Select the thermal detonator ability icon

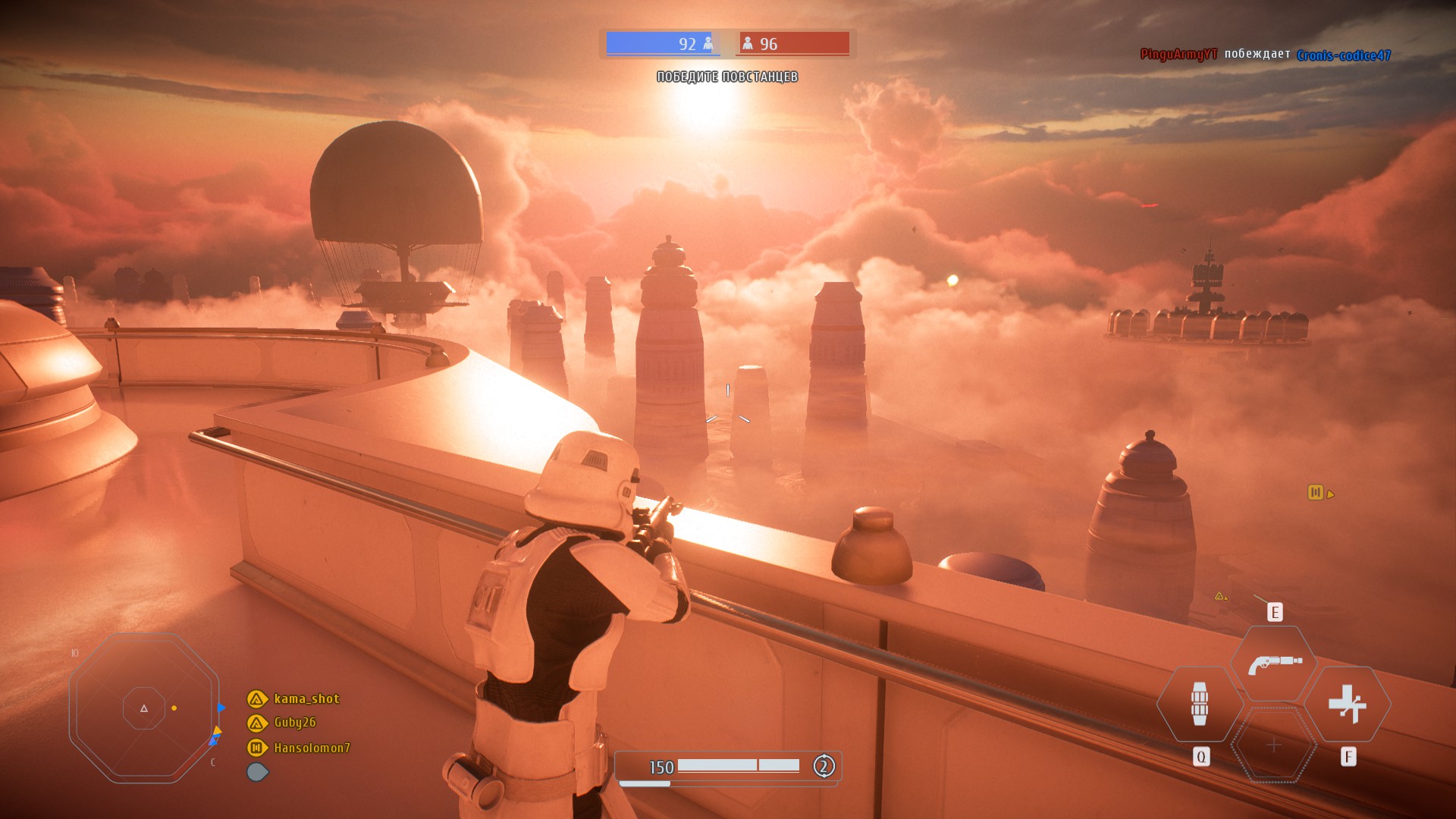(x=1199, y=704)
